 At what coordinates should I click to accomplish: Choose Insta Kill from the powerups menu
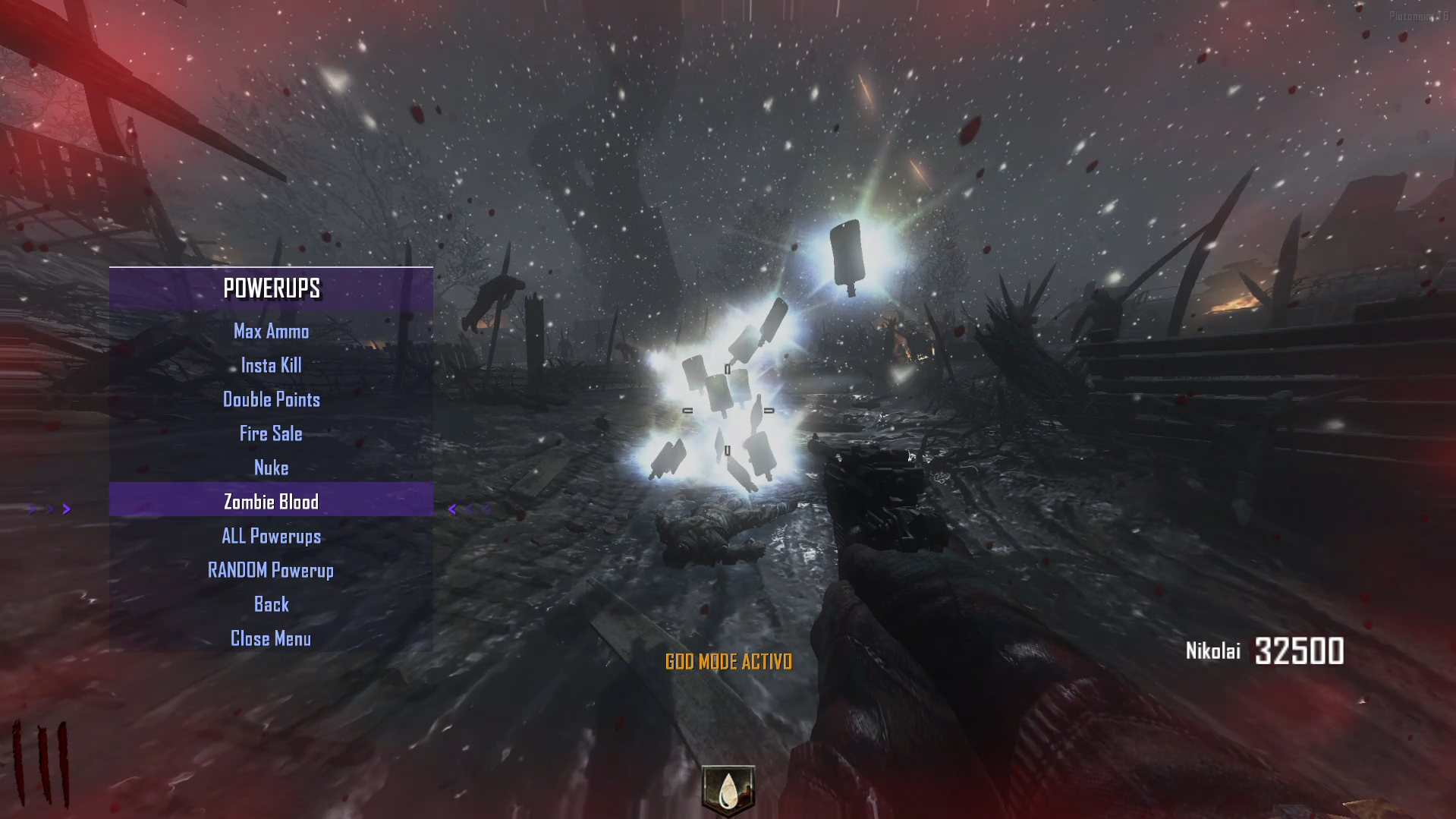coord(271,366)
